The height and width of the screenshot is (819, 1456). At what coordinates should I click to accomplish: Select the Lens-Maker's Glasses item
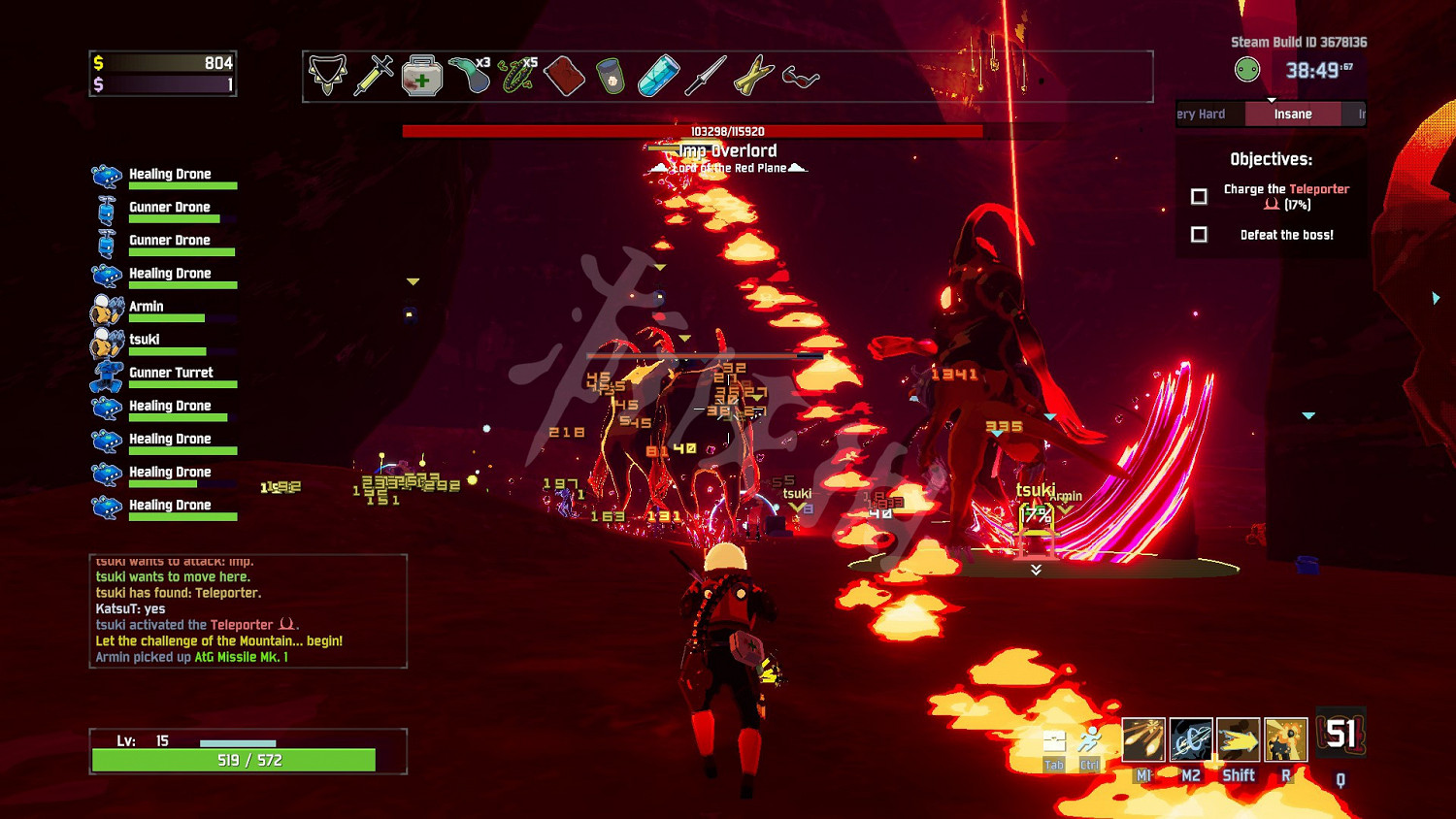801,76
